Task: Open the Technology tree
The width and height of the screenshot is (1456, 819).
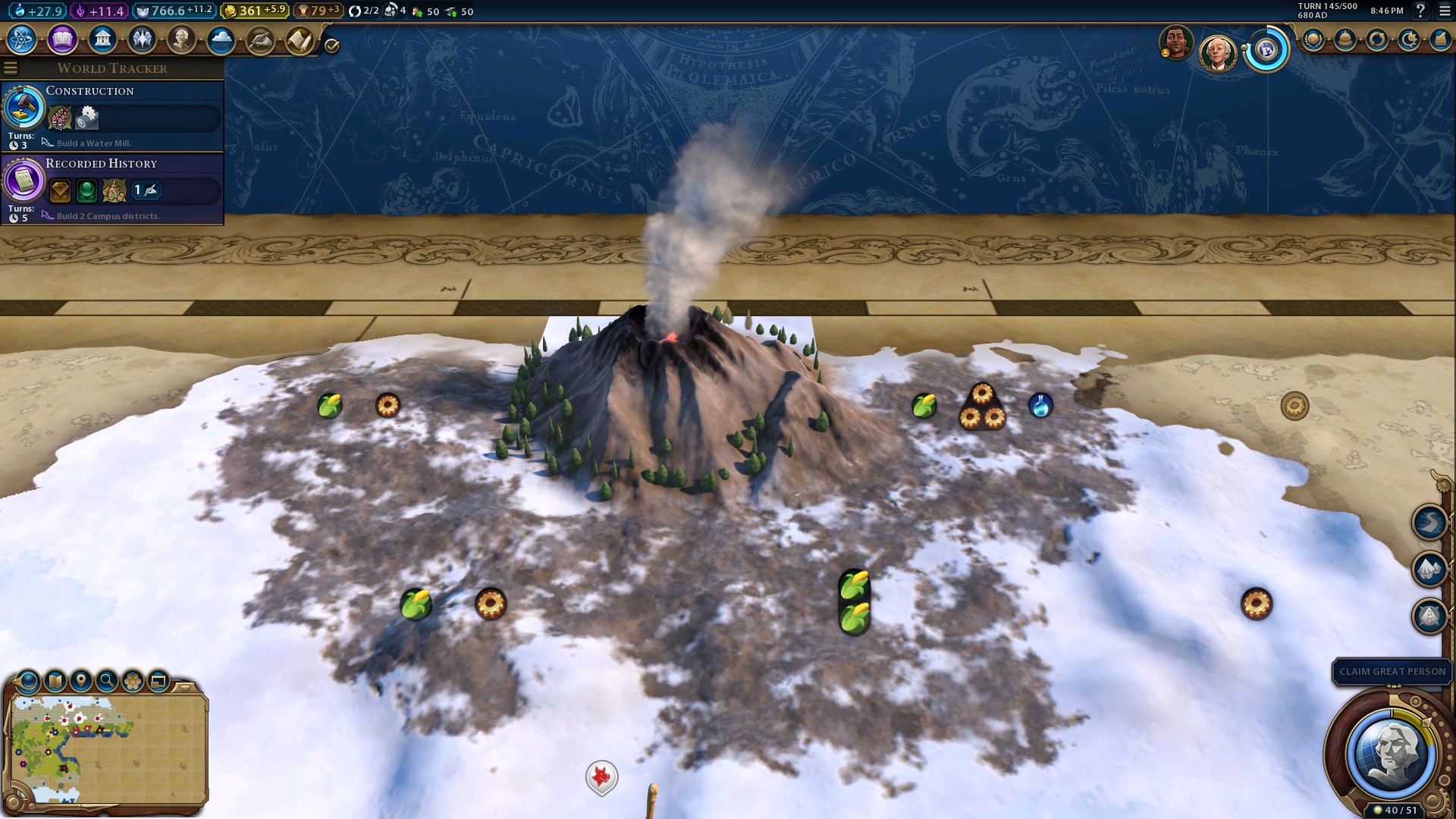Action: 22,40
